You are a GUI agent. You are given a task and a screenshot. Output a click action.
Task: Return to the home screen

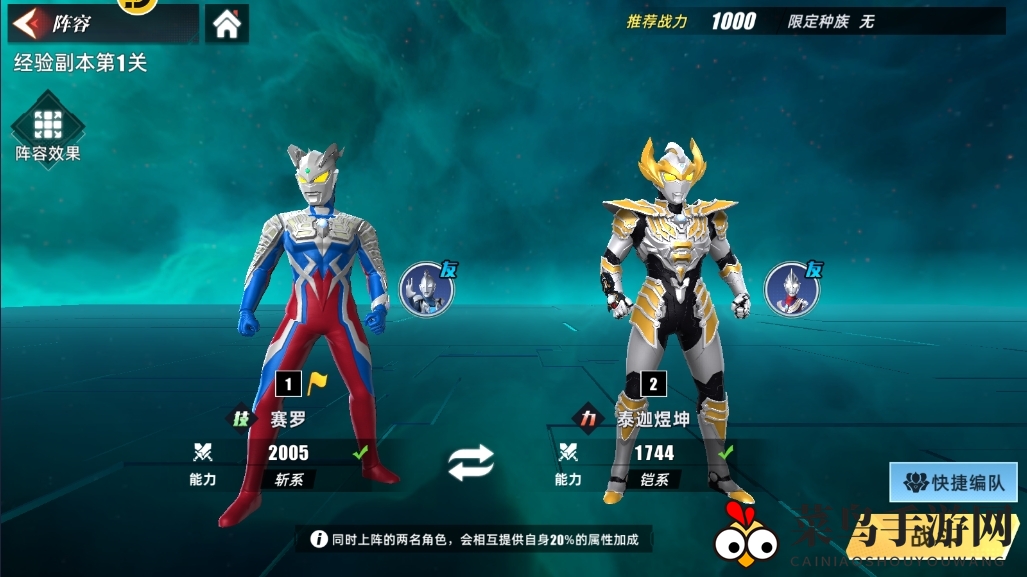(x=227, y=25)
